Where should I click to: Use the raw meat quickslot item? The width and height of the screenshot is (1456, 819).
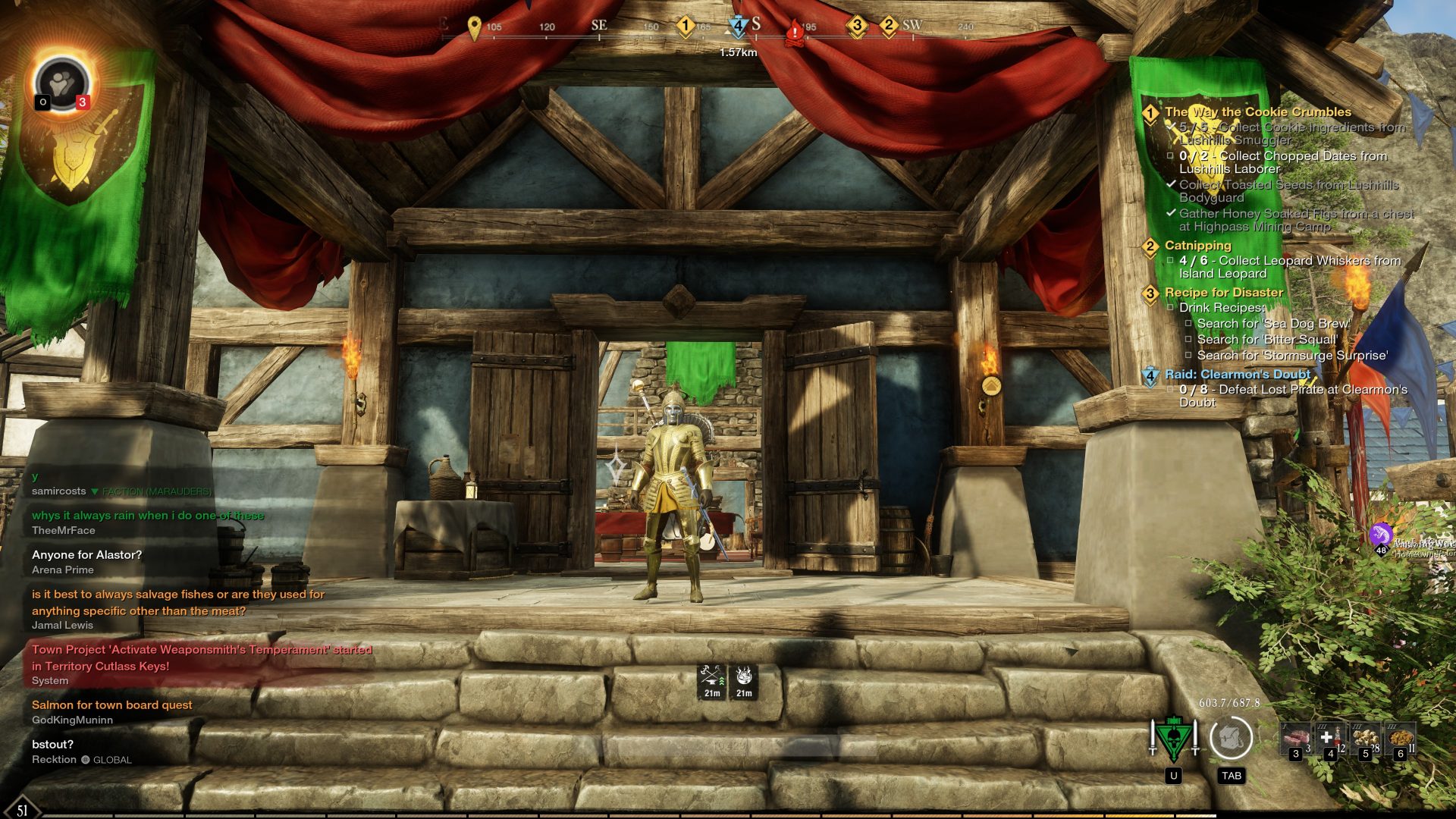[x=1295, y=739]
